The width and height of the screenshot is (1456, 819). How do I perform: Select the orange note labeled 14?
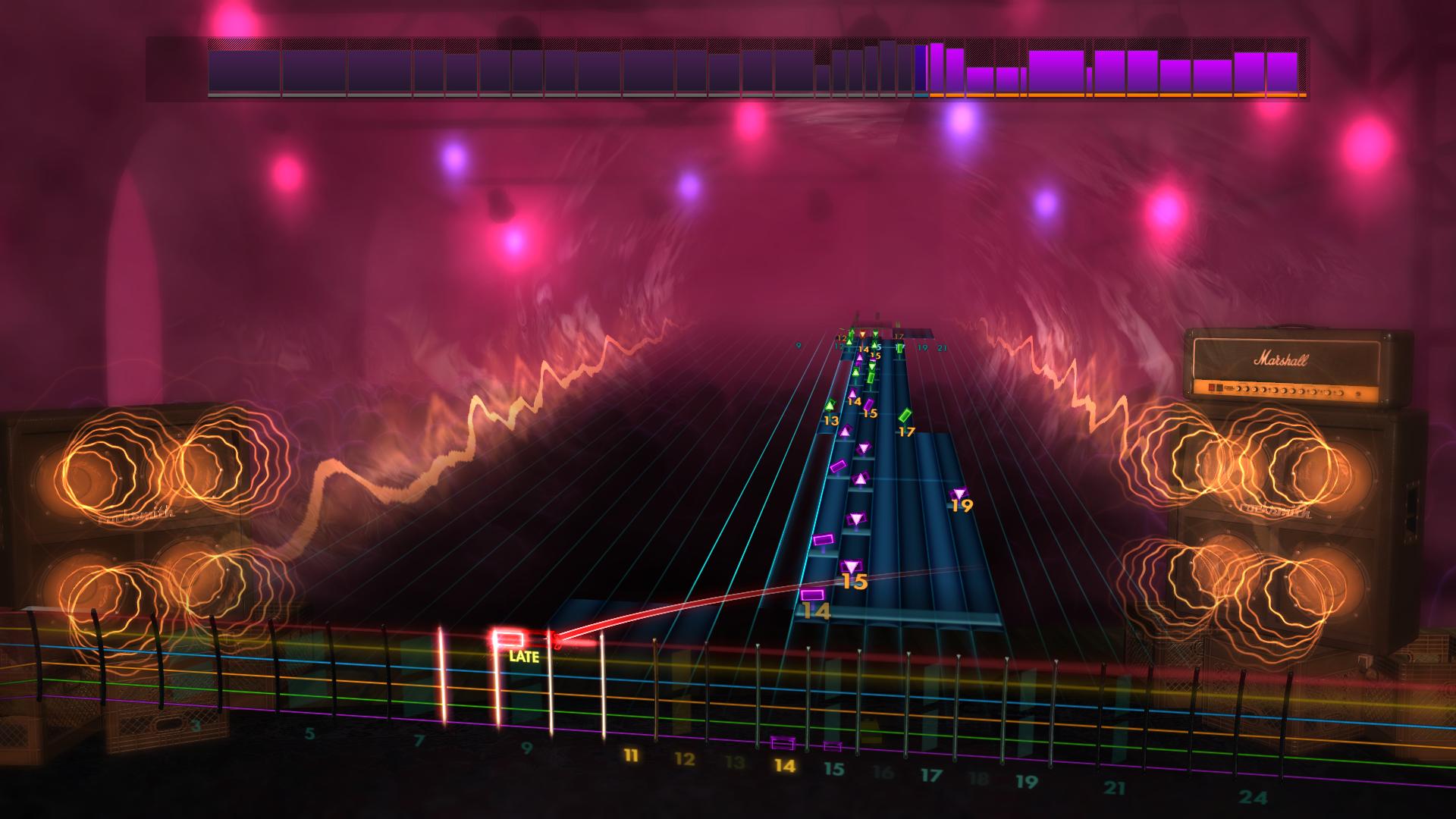(x=813, y=595)
